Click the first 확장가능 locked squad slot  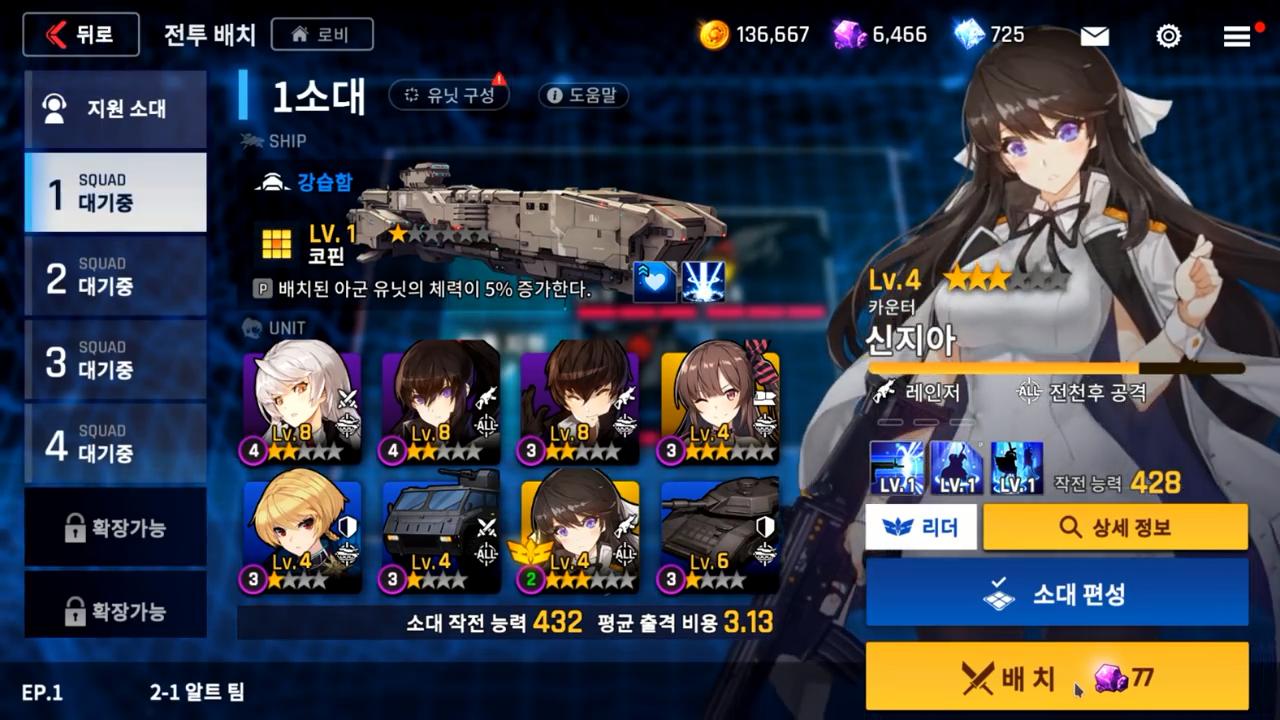pyautogui.click(x=115, y=527)
